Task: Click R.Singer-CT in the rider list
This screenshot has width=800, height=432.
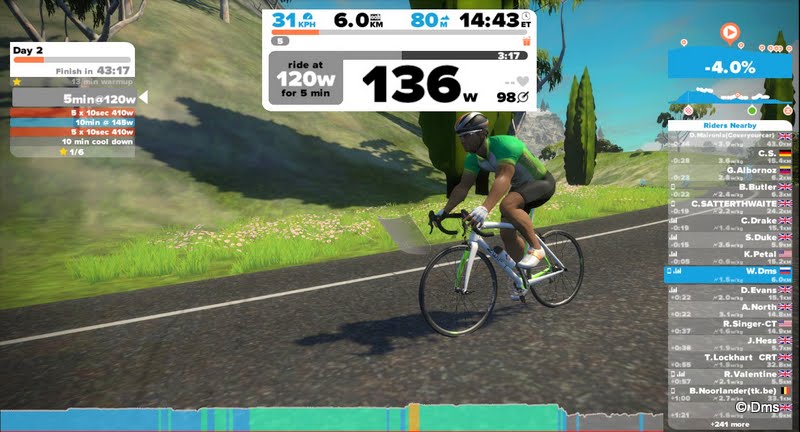Action: [x=728, y=324]
